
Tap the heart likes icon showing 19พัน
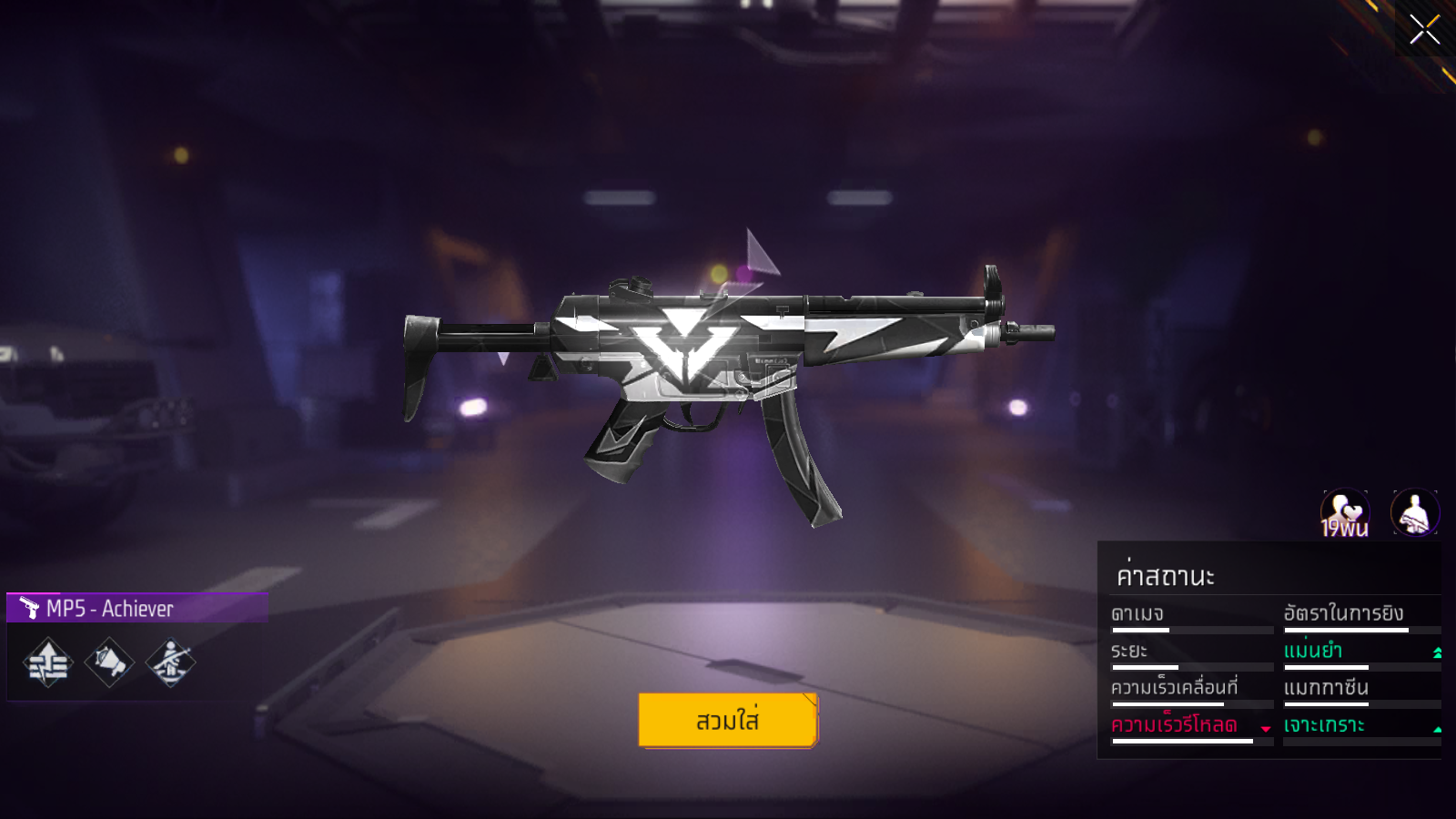coord(1344,514)
